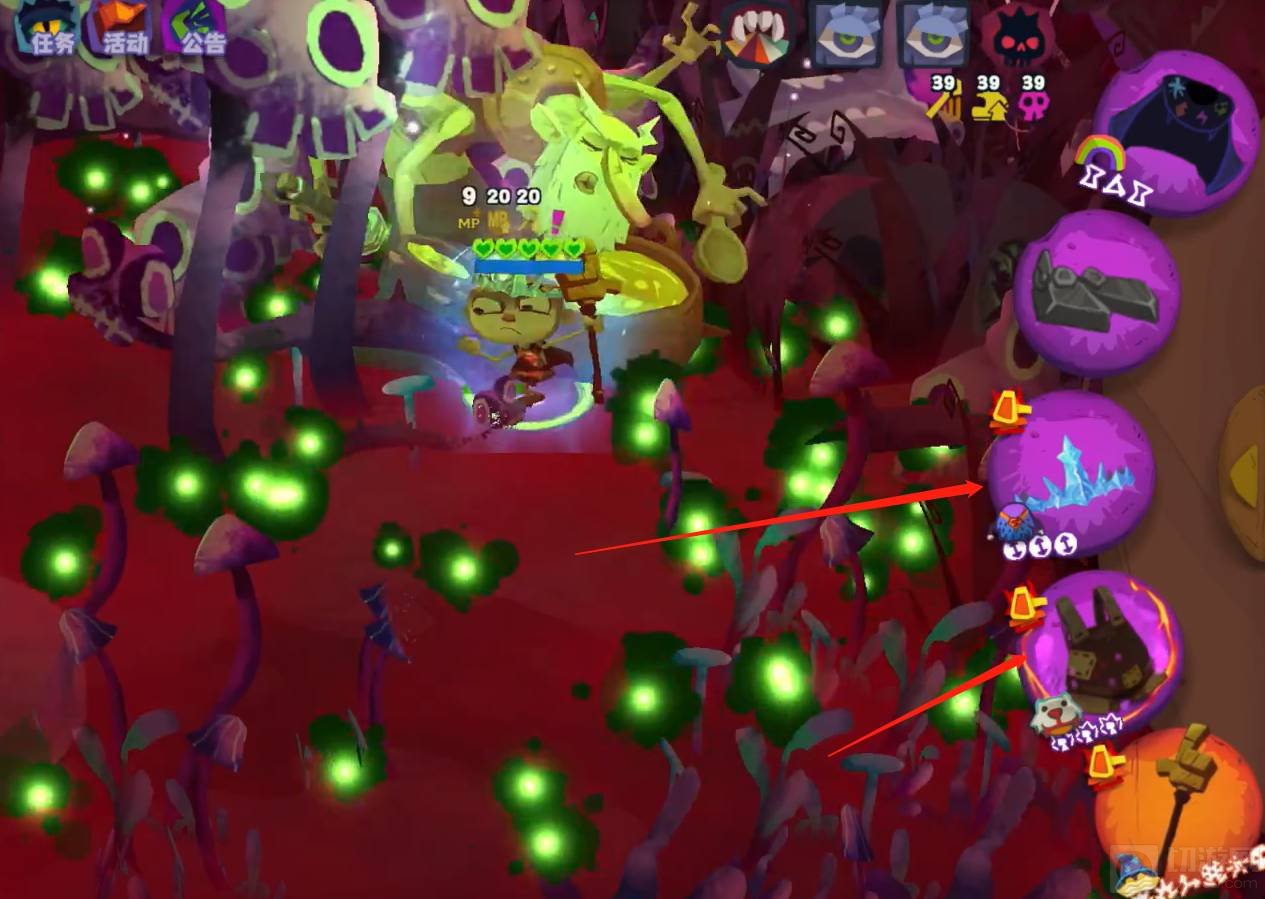Viewport: 1265px width, 899px height.
Task: Open the 任务 quest menu
Action: pyautogui.click(x=46, y=28)
